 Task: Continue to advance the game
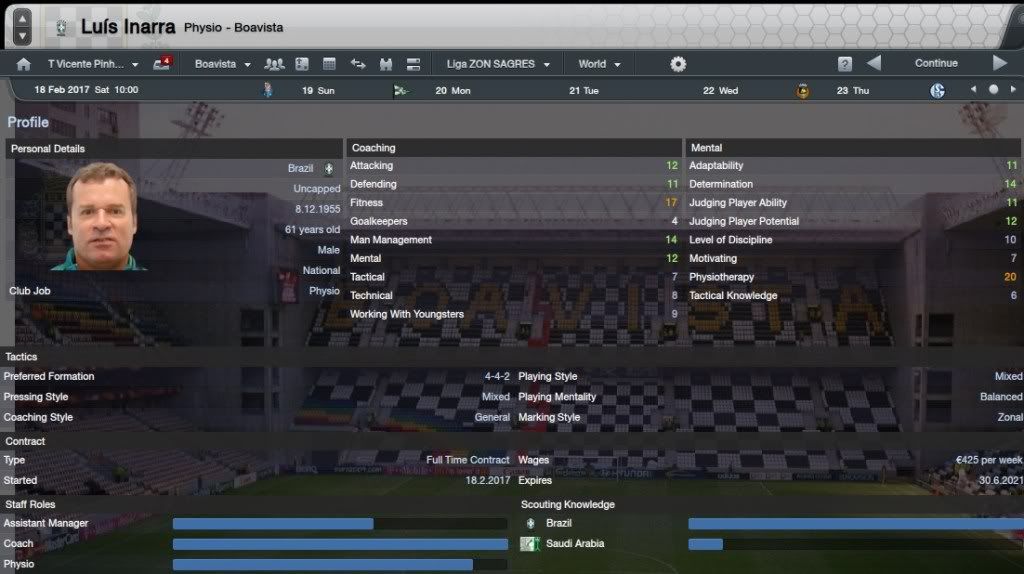[x=936, y=63]
